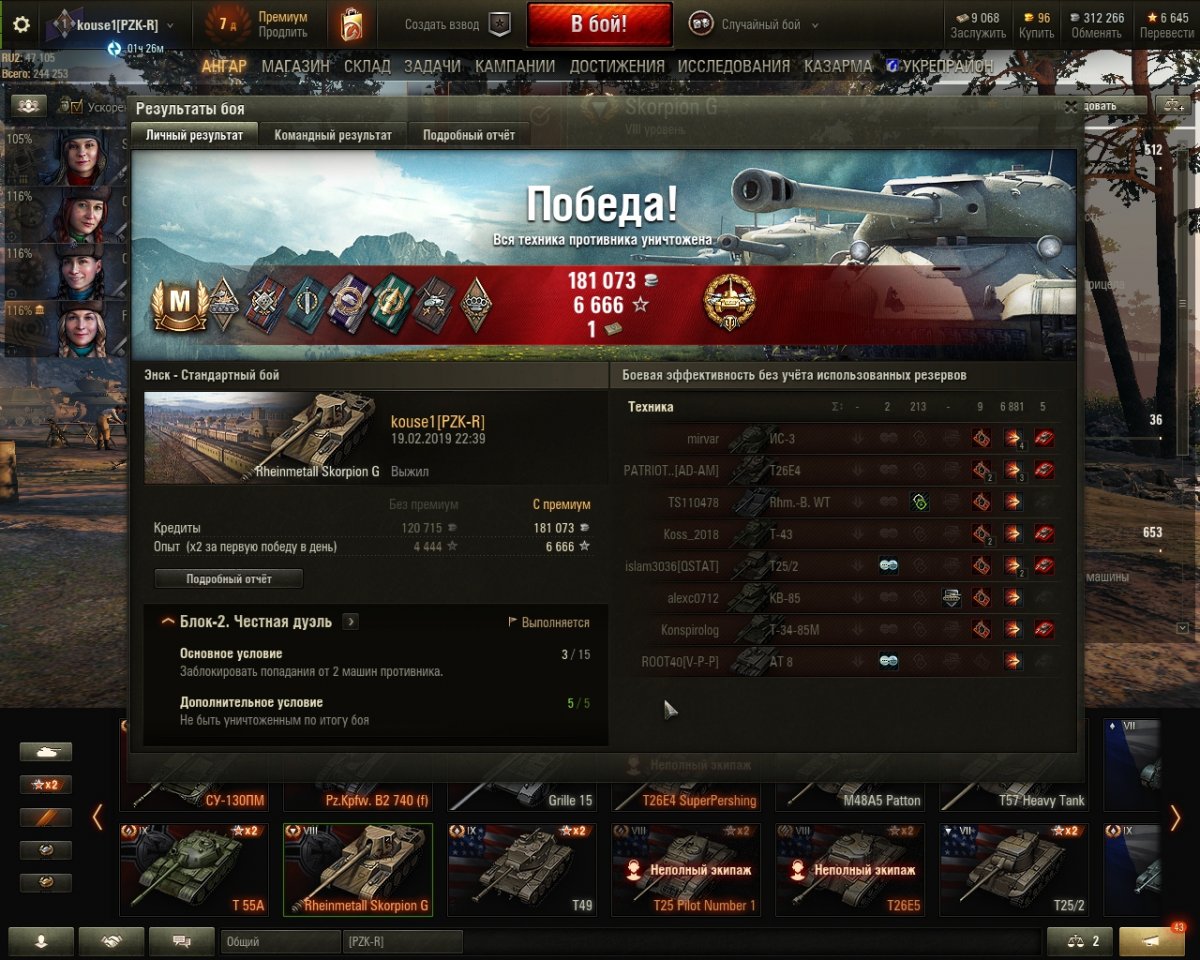1200x960 pixels.
Task: Open the settings gear menu
Action: pos(21,25)
